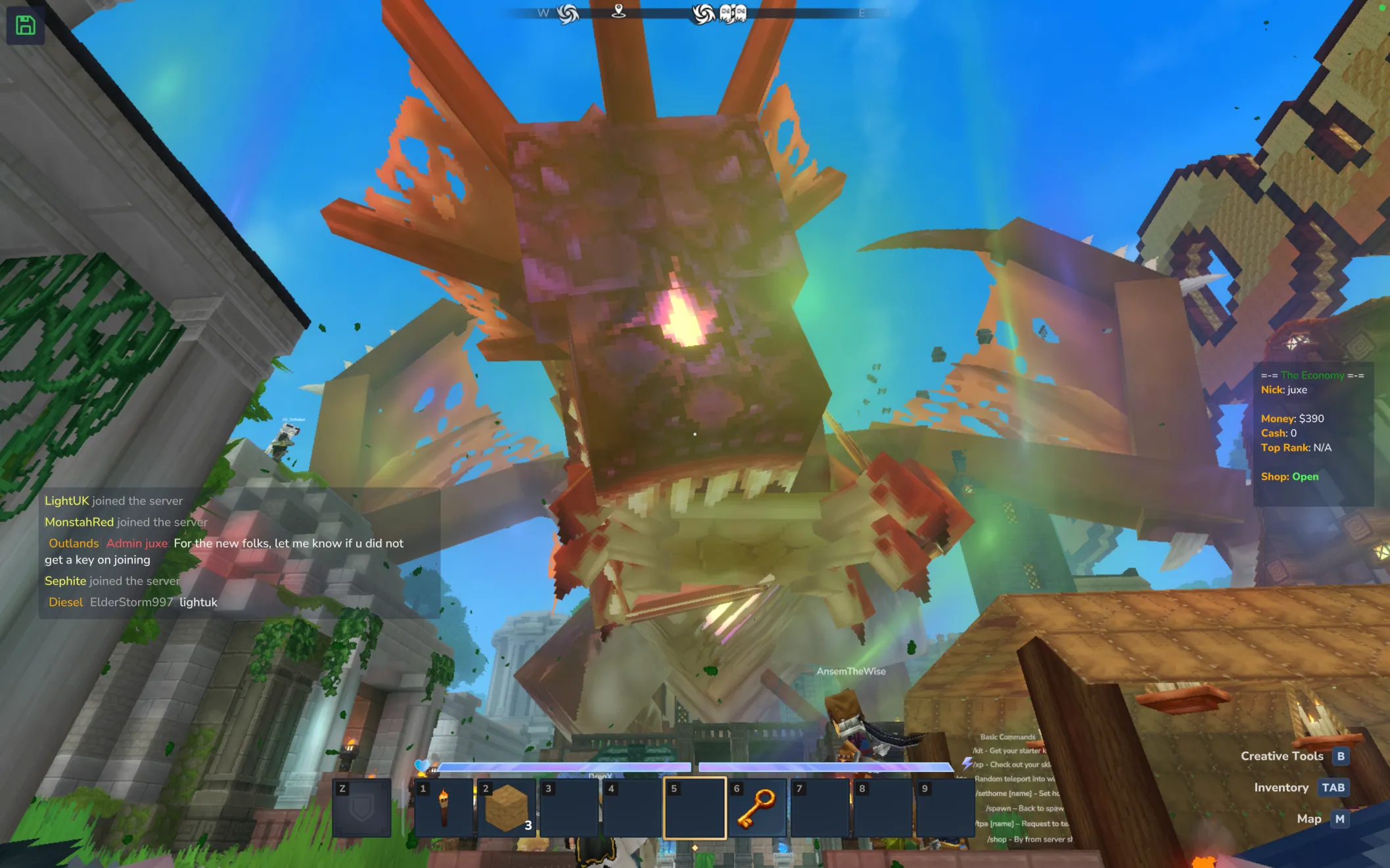Open Creative Tools
Screen dimensions: 1390x868
pyautogui.click(x=1282, y=756)
